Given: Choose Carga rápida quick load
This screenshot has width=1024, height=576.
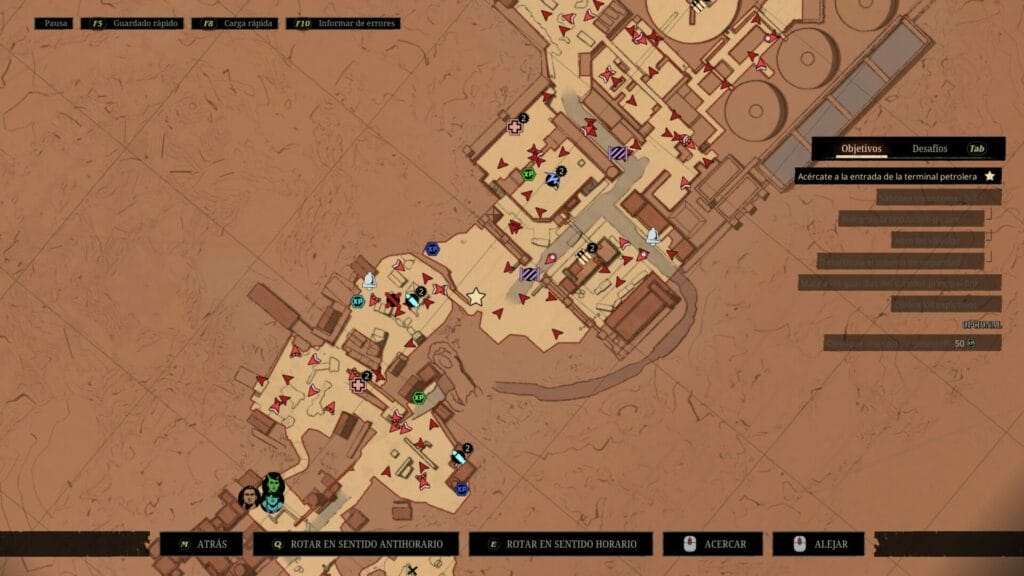Looking at the screenshot, I should pos(241,22).
